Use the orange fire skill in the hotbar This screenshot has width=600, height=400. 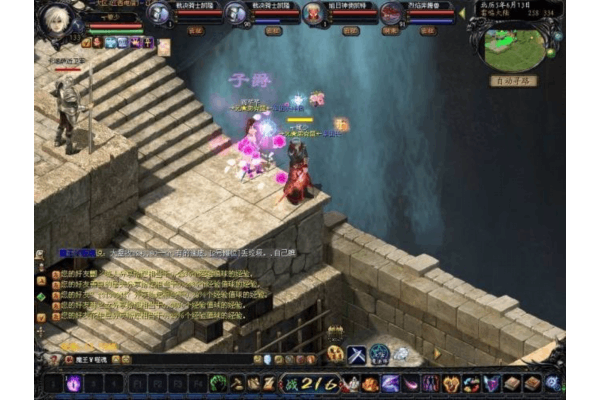click(x=371, y=383)
